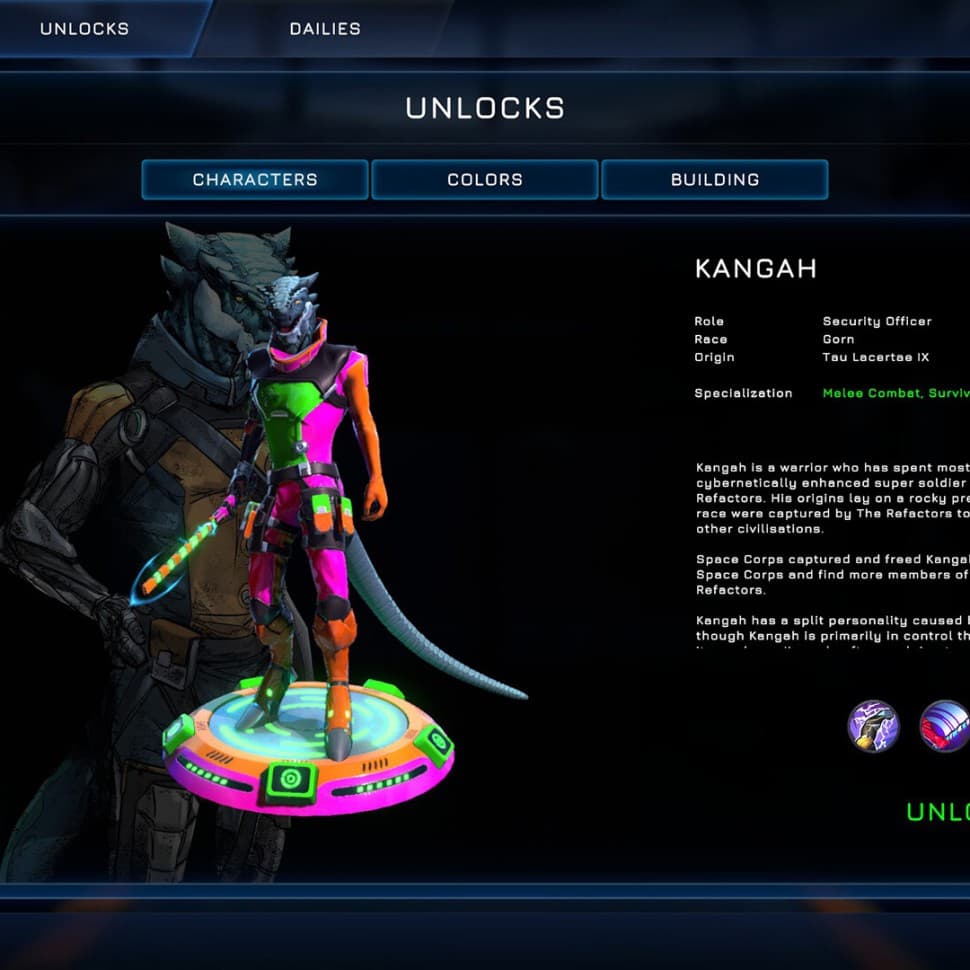970x970 pixels.
Task: Unlock the Kangah character
Action: click(x=937, y=811)
